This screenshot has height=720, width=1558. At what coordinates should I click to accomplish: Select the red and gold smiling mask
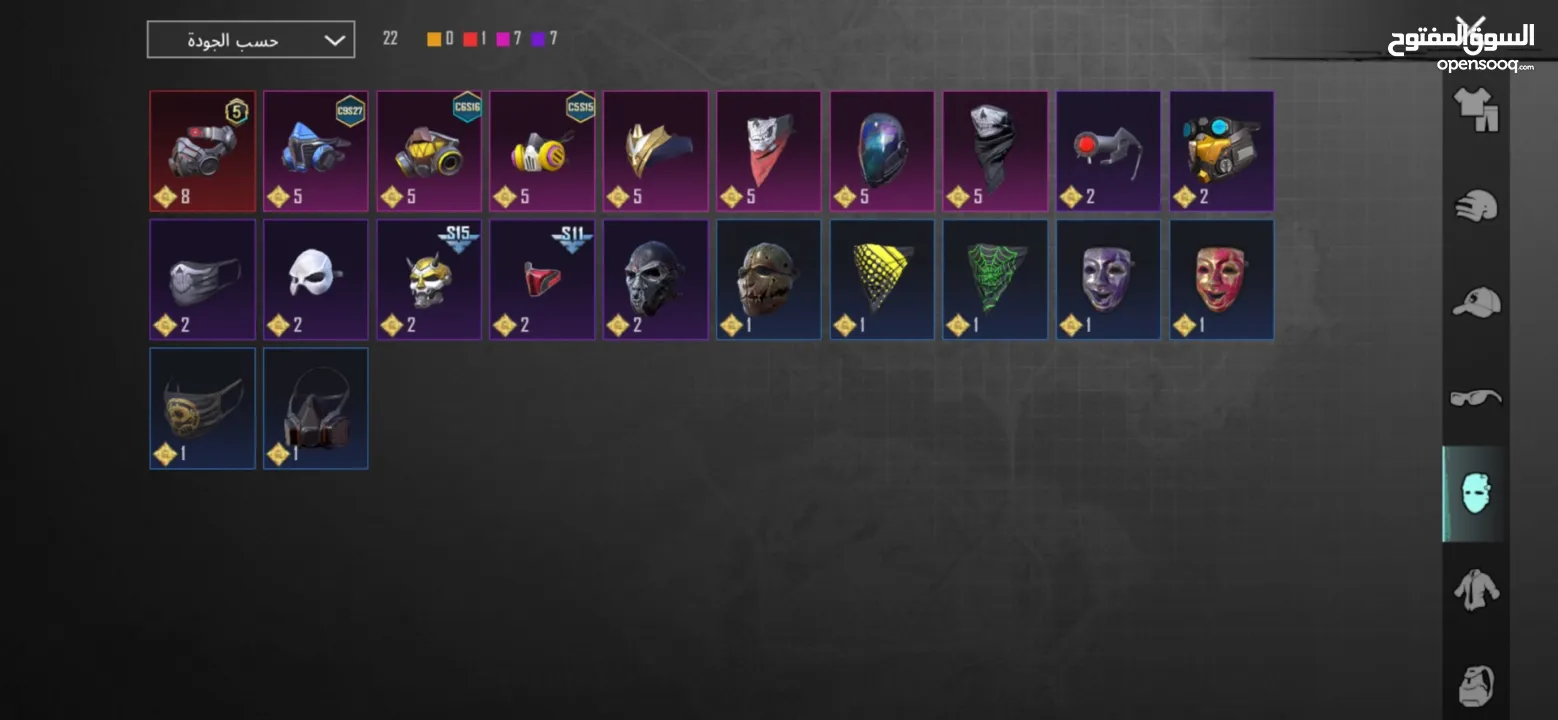coord(1221,280)
